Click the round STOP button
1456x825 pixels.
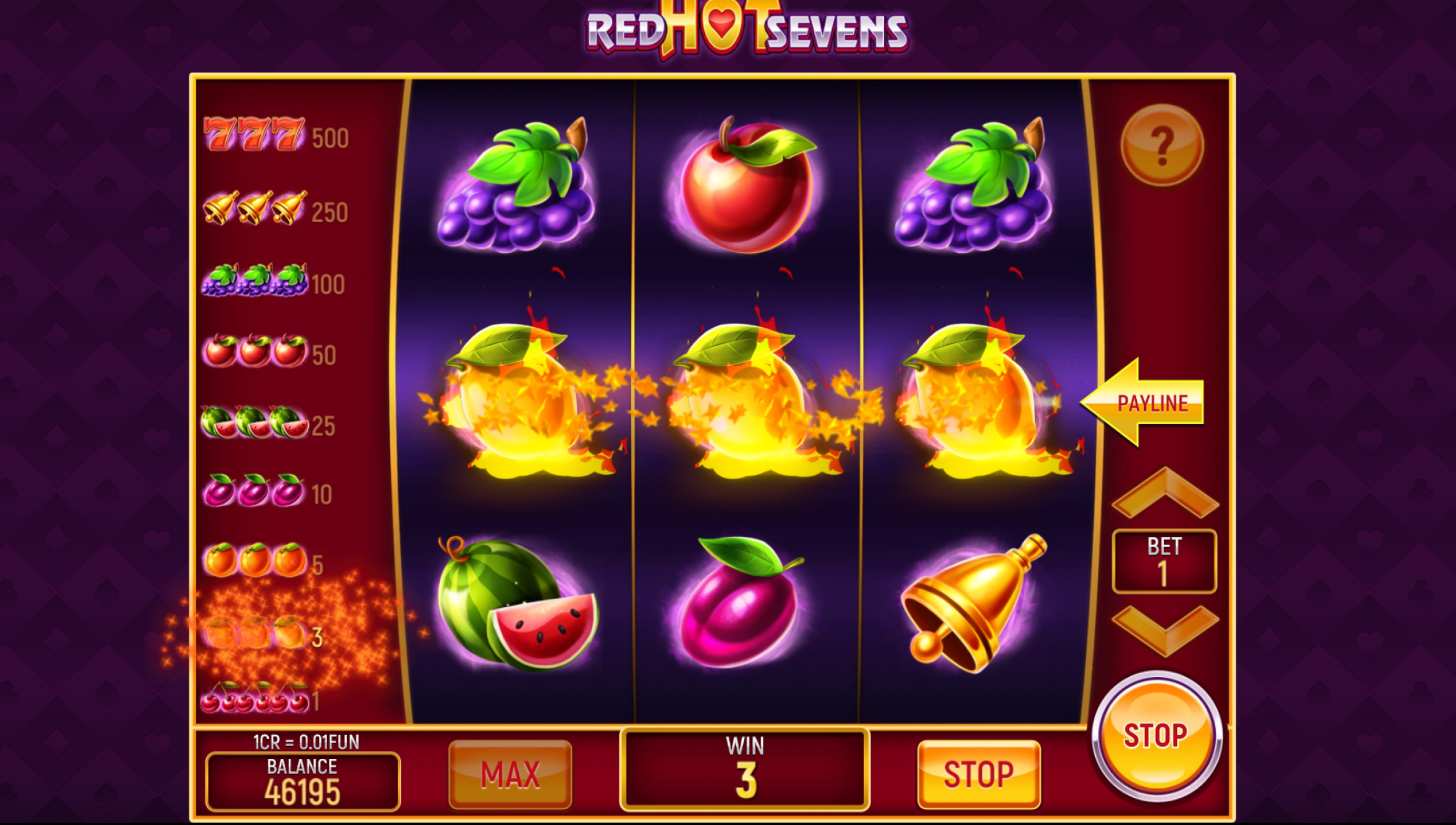point(1156,736)
